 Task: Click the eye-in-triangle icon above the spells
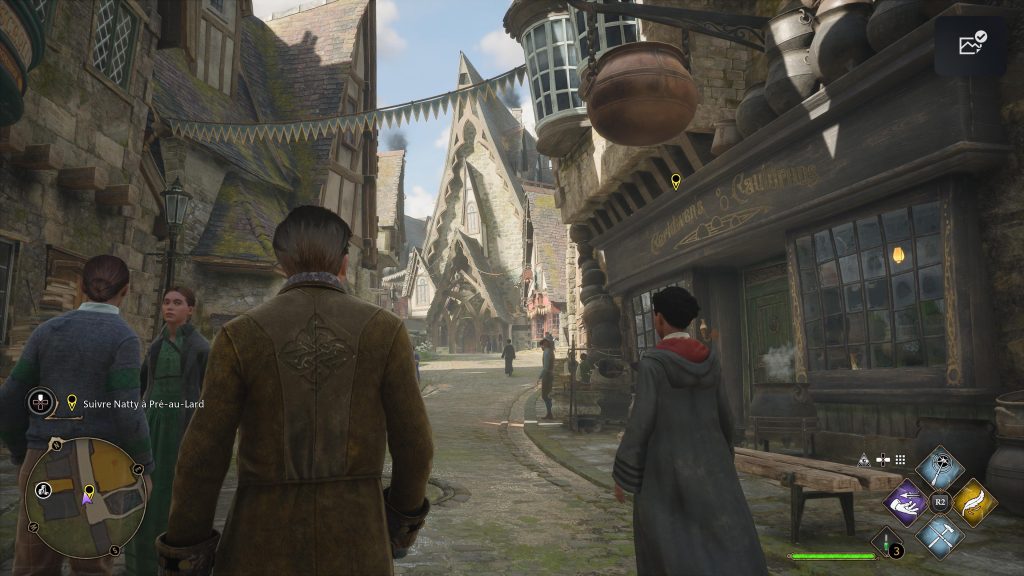(x=863, y=460)
